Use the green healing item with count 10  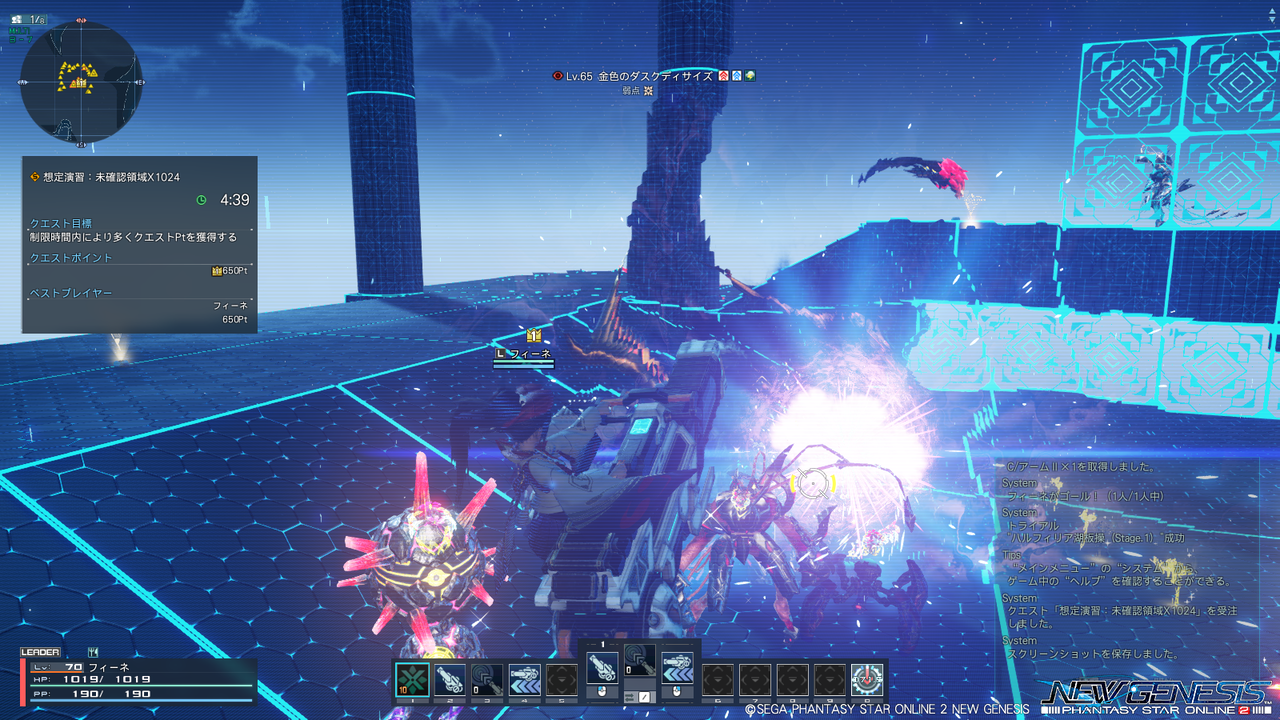coord(412,680)
